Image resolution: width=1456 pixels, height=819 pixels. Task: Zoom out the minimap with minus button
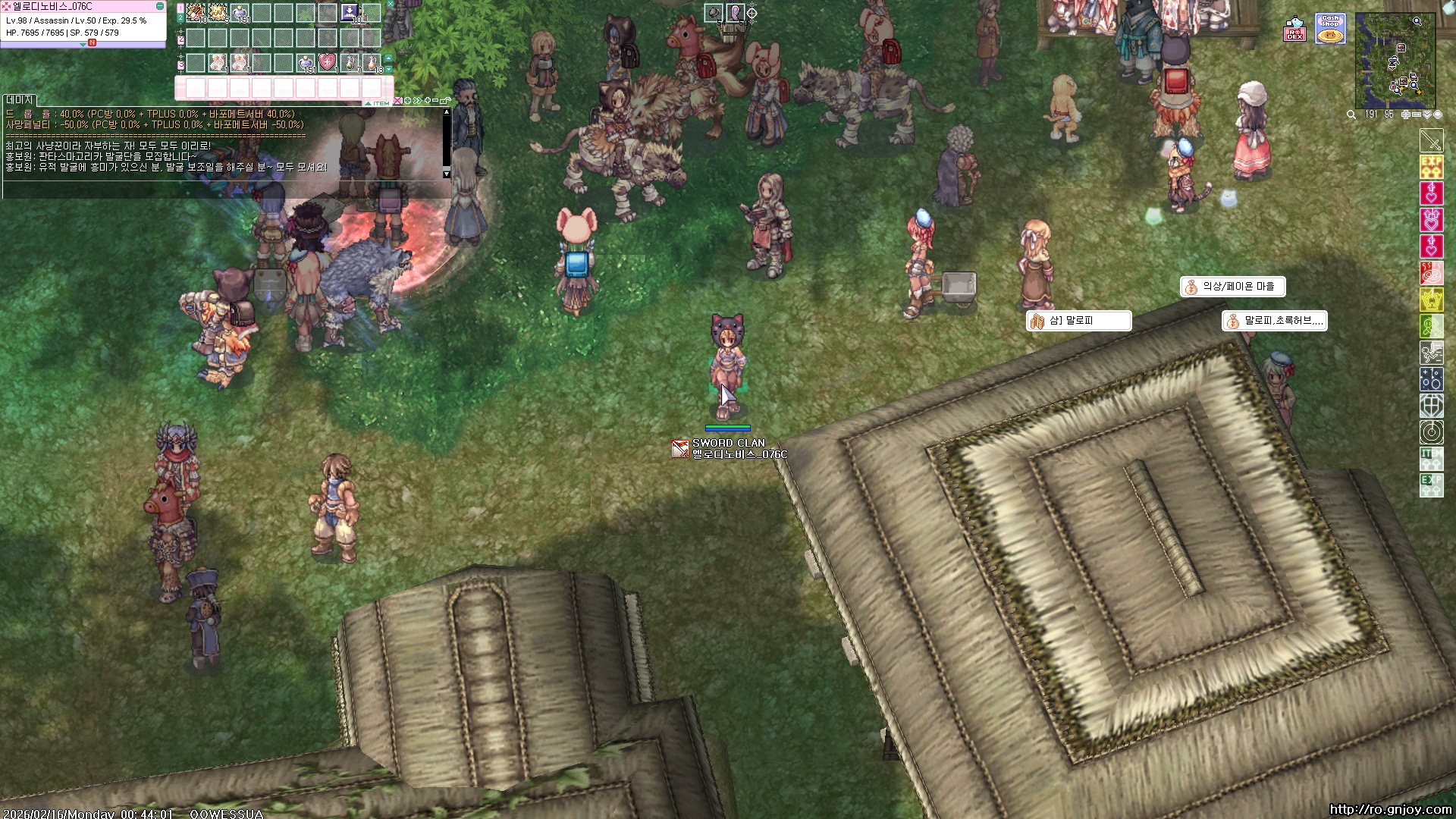coord(1417,115)
